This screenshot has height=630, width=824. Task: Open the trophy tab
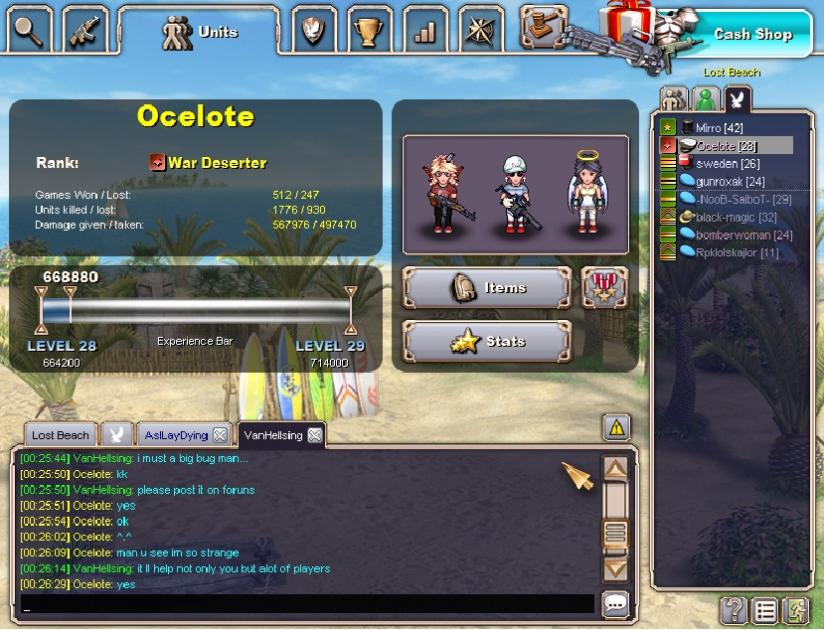point(370,31)
